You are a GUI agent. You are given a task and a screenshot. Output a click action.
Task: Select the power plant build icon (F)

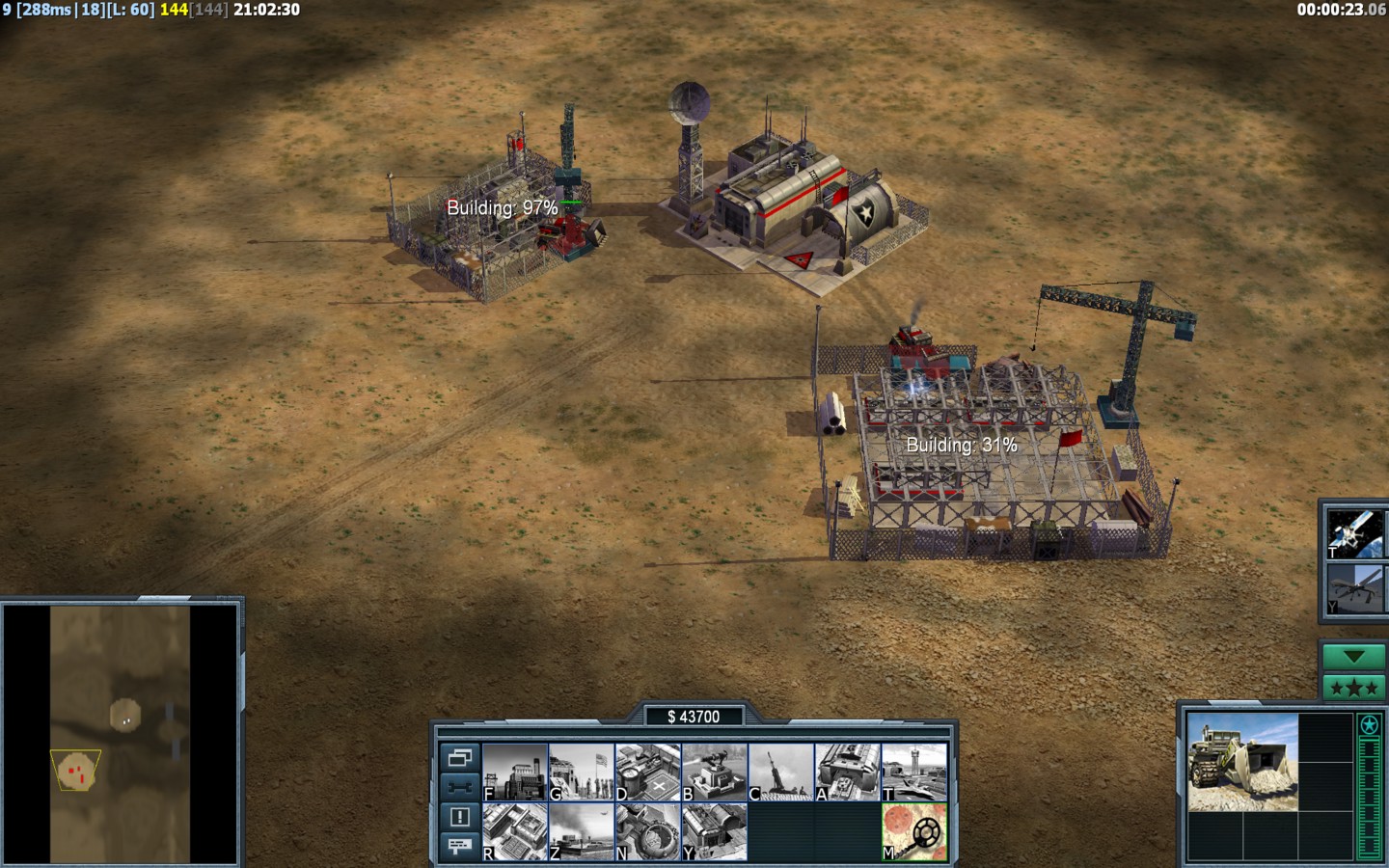515,772
